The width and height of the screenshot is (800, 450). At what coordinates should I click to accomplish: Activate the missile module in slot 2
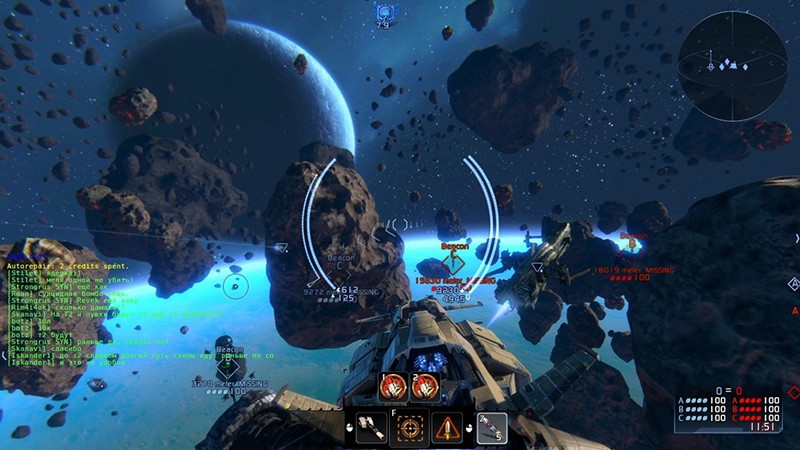[424, 386]
